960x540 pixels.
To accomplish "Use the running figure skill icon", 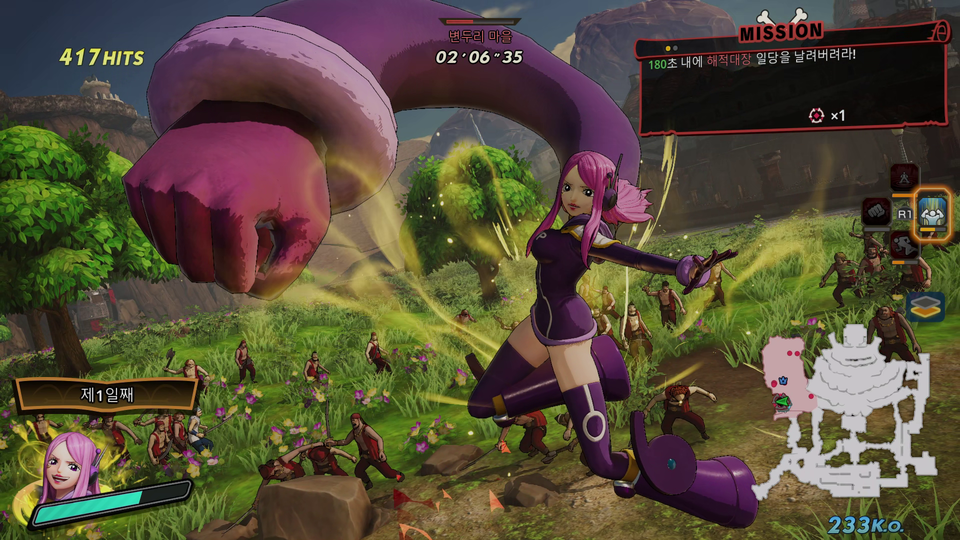I will click(x=905, y=245).
